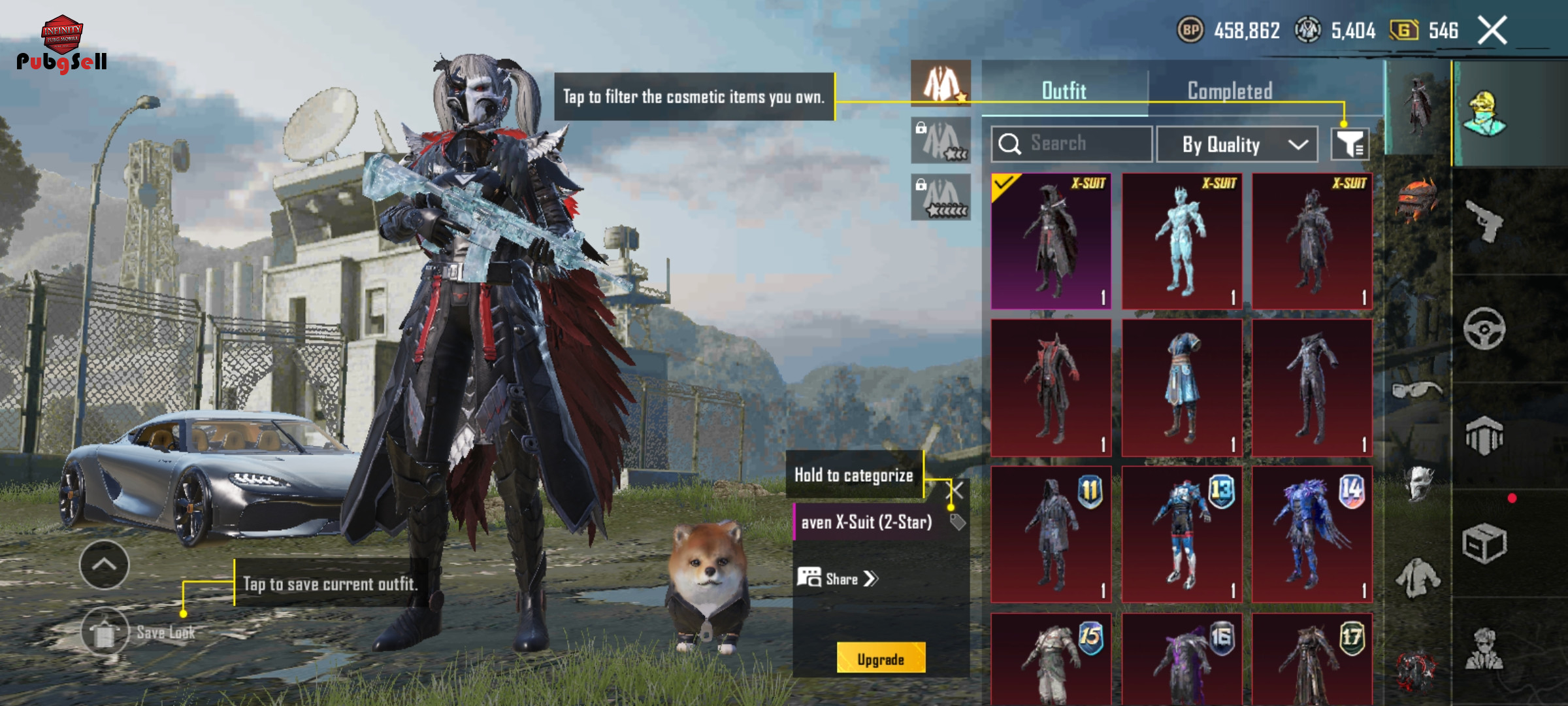This screenshot has width=1568, height=706.
Task: Close the inventory with the X button
Action: 1492,31
